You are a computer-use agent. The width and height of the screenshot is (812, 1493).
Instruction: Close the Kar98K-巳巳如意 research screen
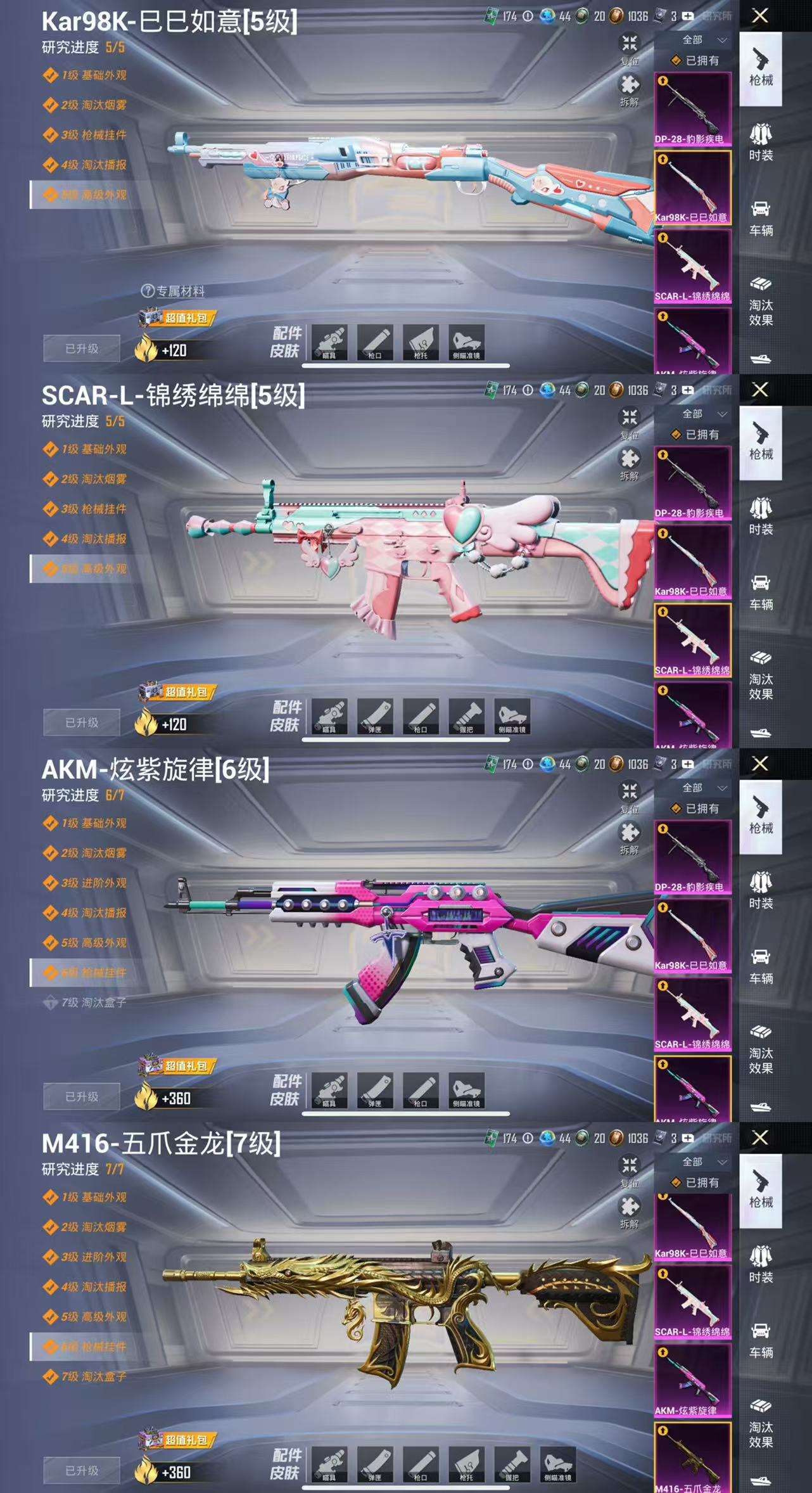(760, 16)
